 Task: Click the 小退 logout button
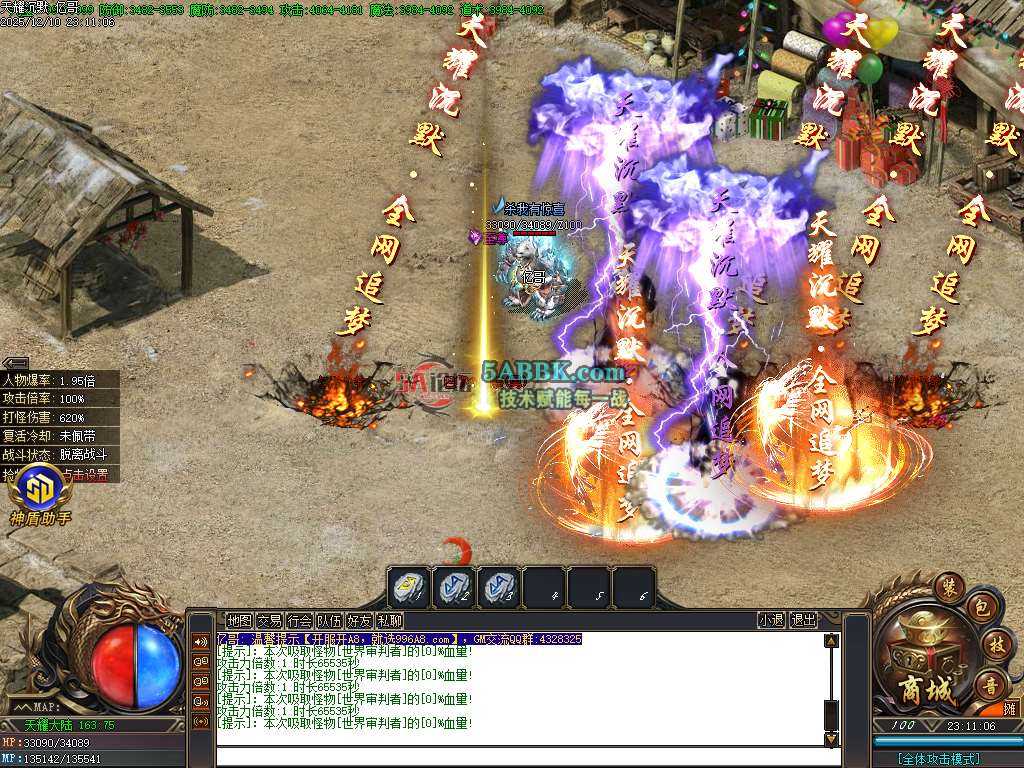pos(771,620)
